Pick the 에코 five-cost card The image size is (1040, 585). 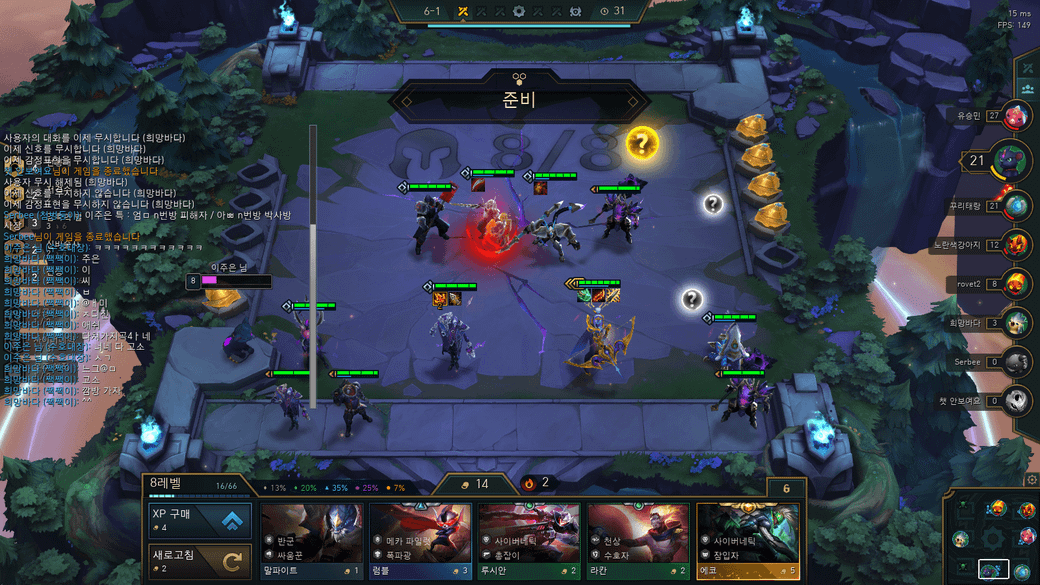(747, 540)
